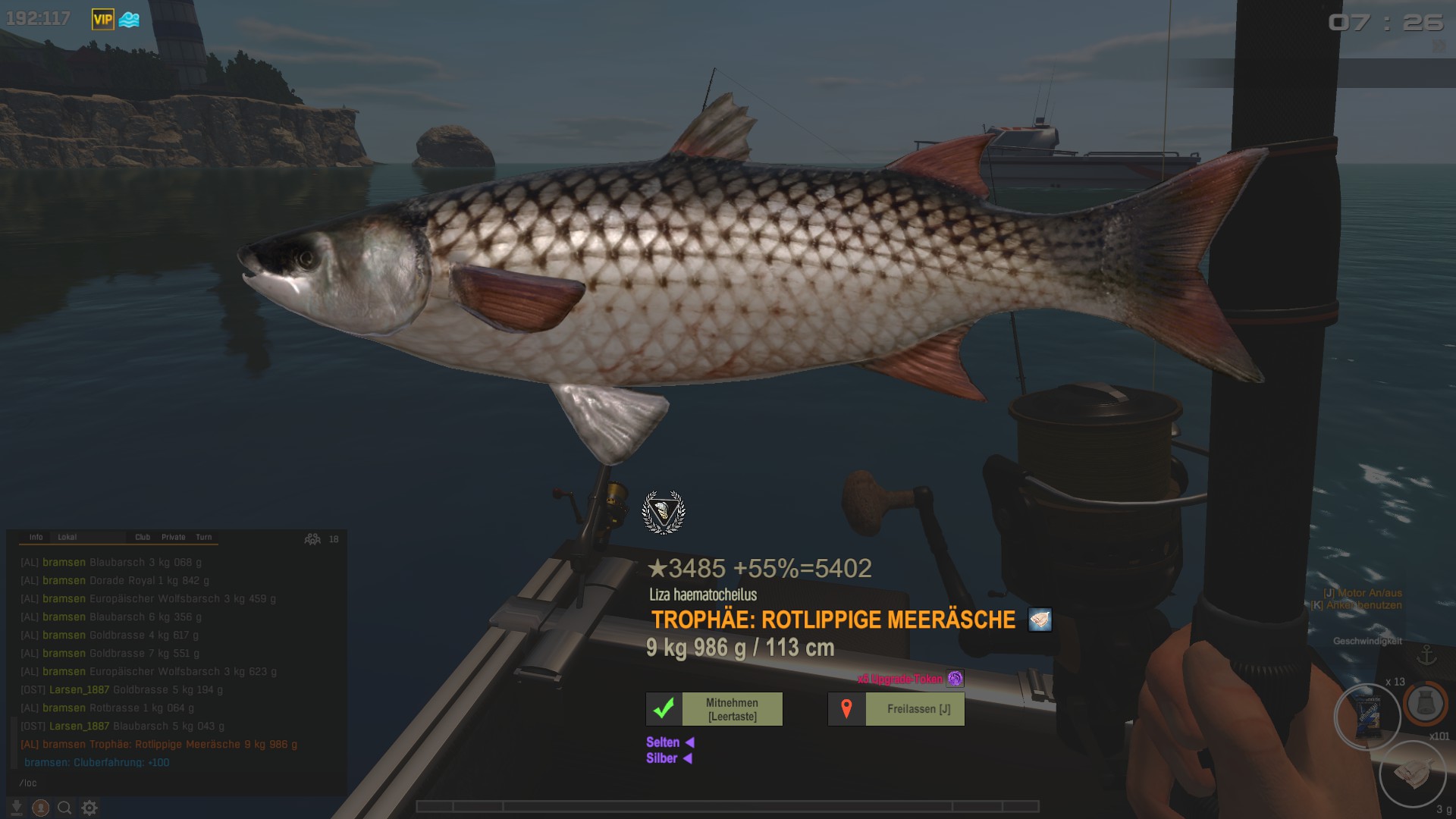Image resolution: width=1456 pixels, height=819 pixels.
Task: Open settings with the gear icon
Action: [x=89, y=808]
